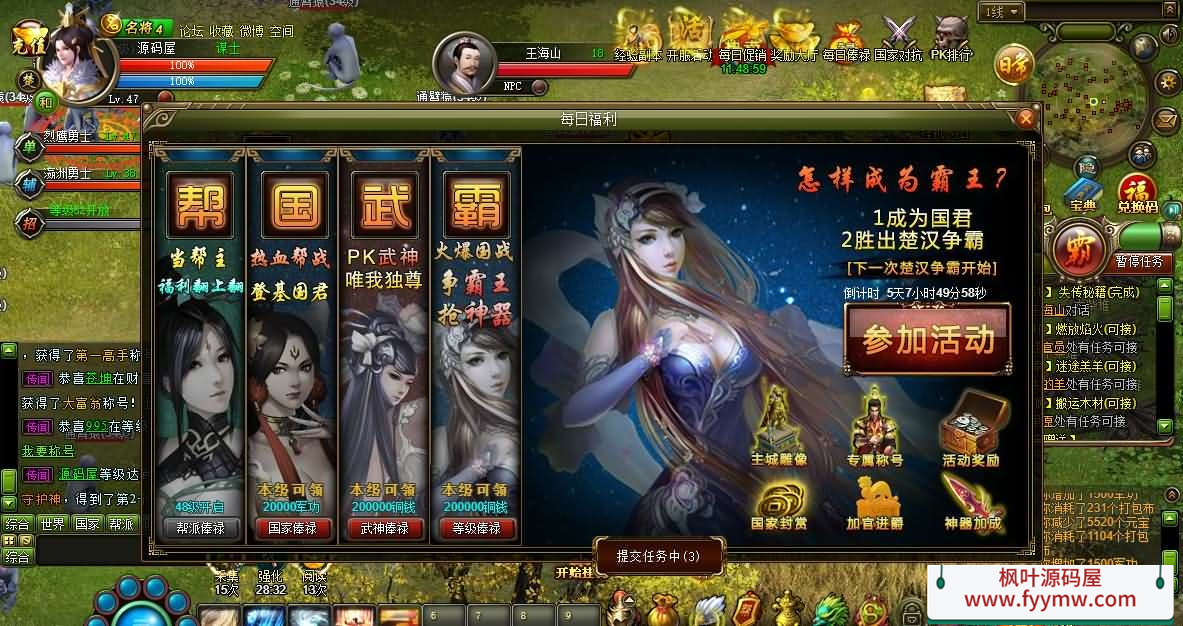Click the 暂停任务 pause quest button
The width and height of the screenshot is (1183, 626).
click(1139, 262)
